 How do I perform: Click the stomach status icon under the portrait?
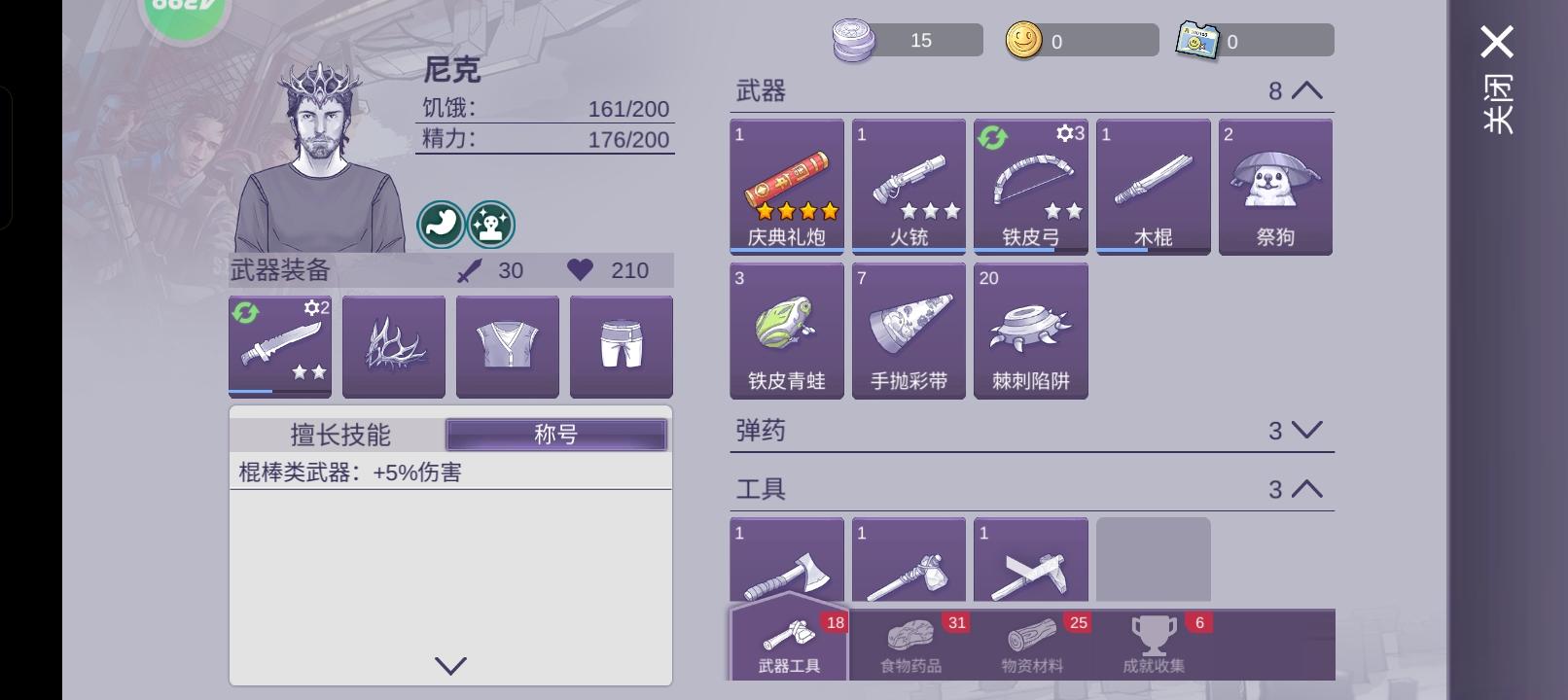(x=440, y=224)
